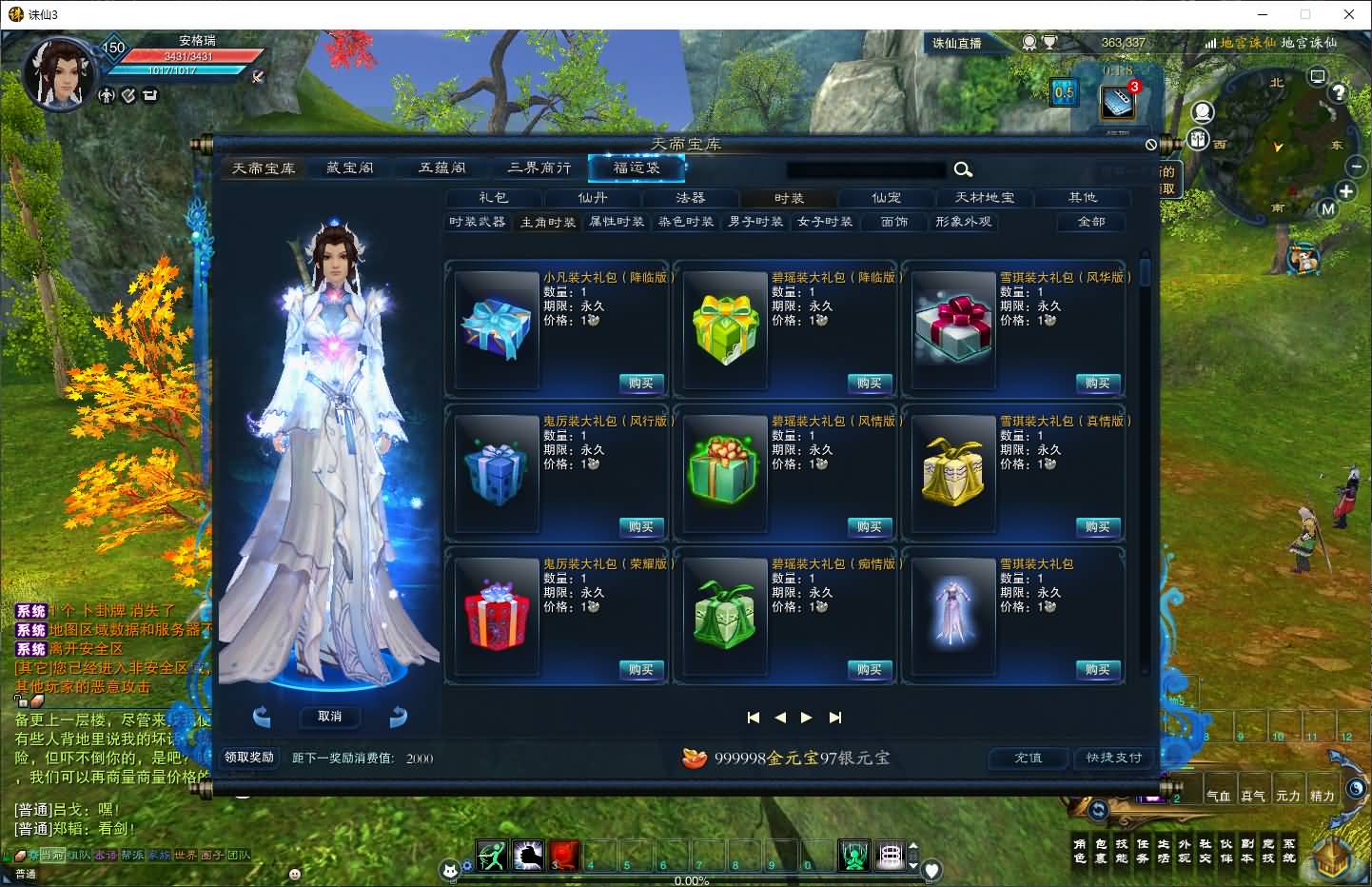Show the 法器 category

point(691,198)
